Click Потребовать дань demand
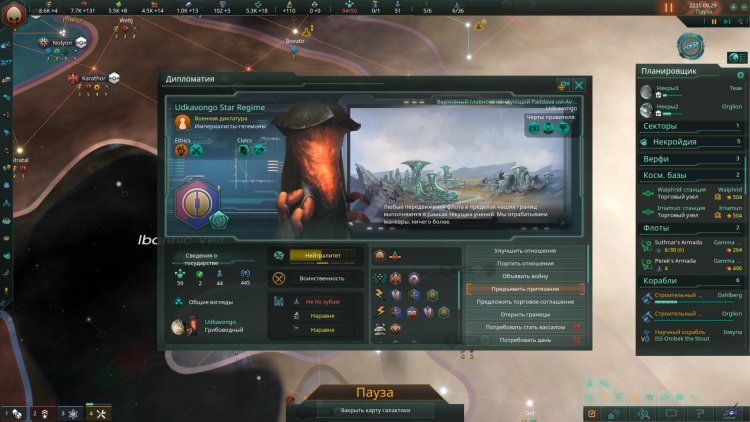Viewport: 750px width, 422px height. pyautogui.click(x=524, y=341)
